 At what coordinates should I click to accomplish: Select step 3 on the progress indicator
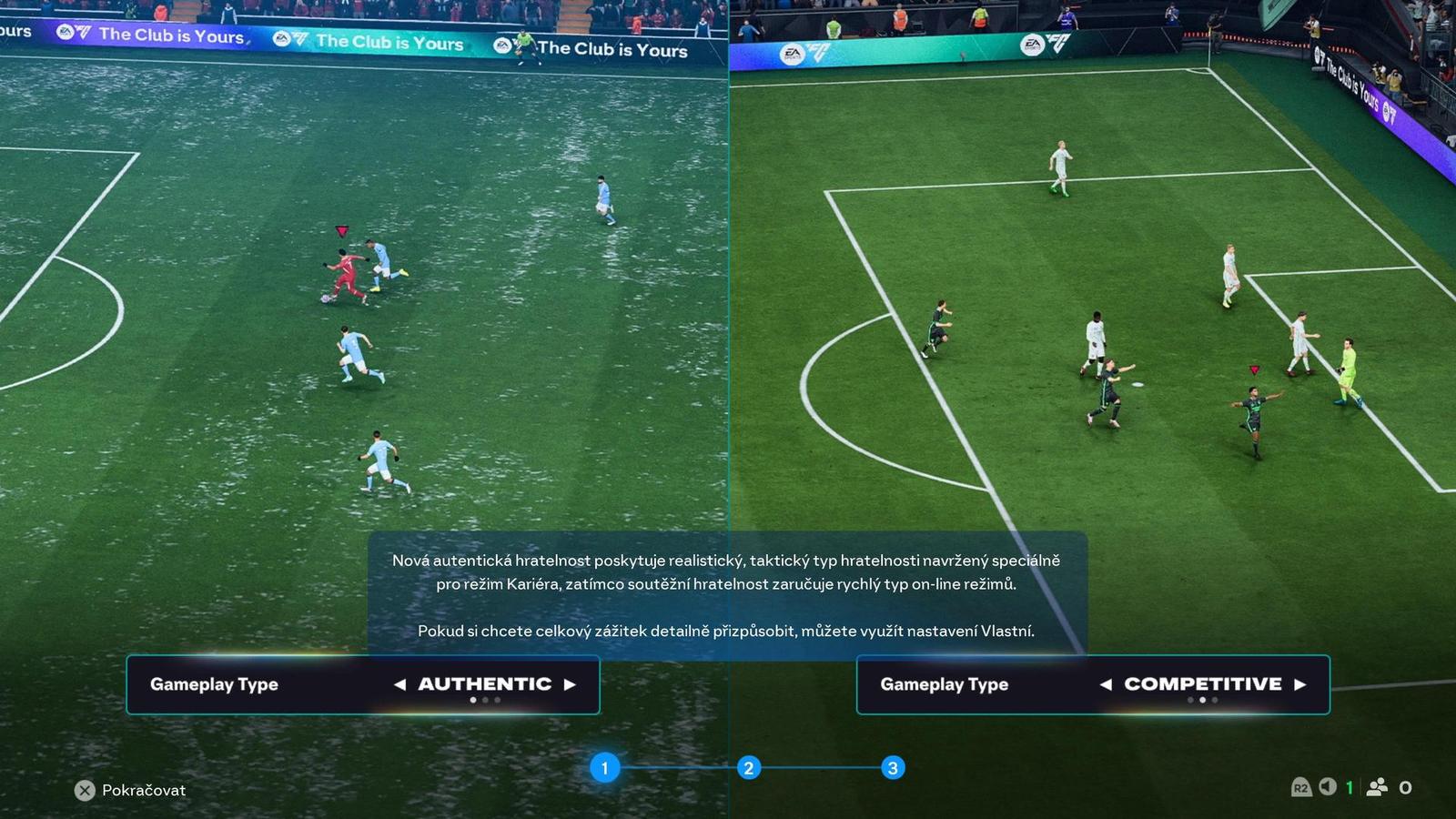(x=892, y=767)
